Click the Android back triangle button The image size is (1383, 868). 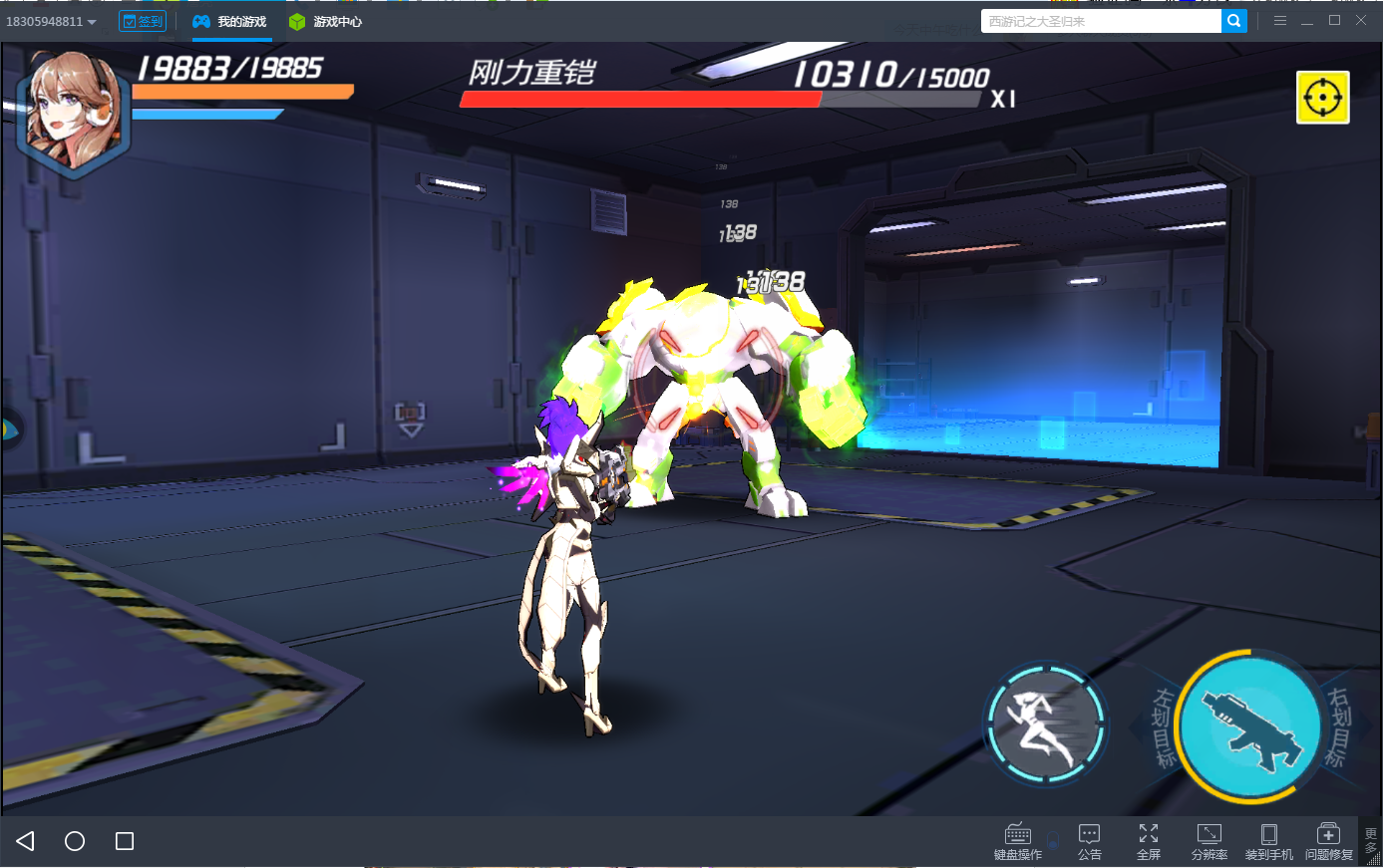click(x=26, y=841)
